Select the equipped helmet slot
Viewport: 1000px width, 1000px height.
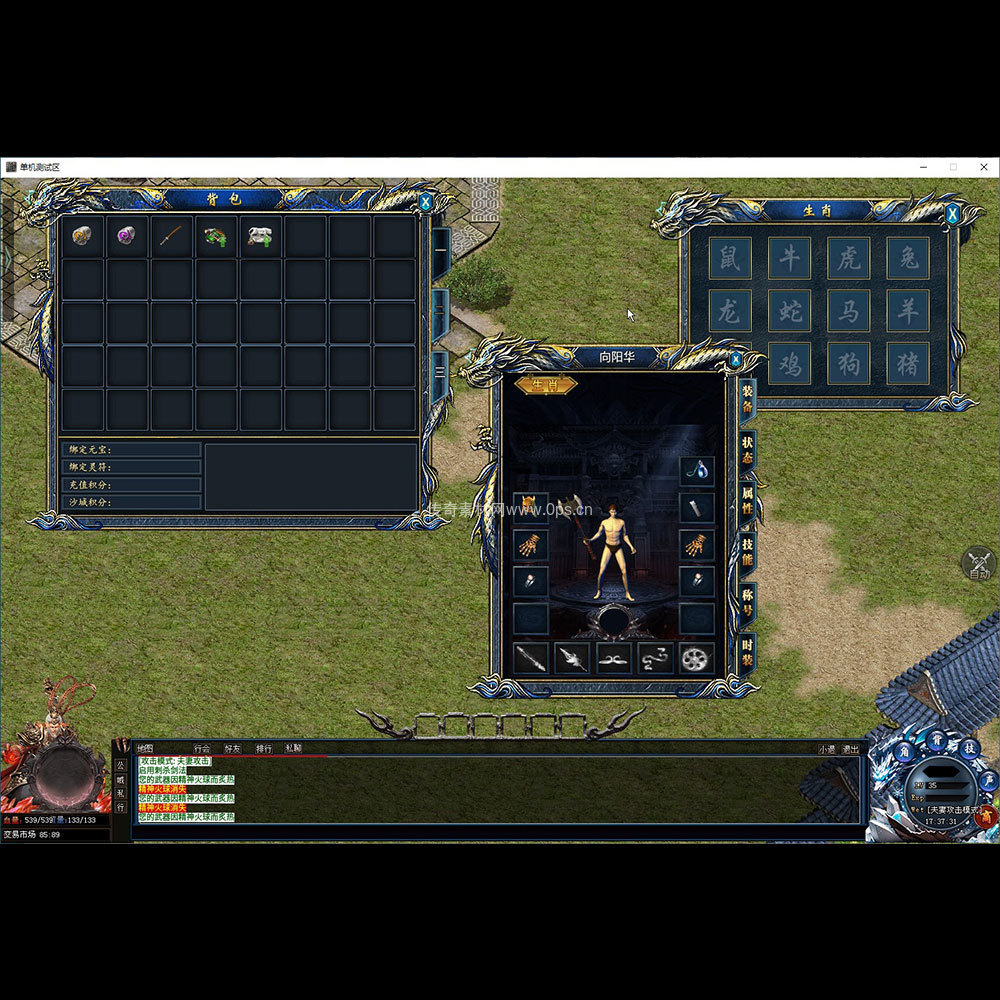tap(531, 507)
